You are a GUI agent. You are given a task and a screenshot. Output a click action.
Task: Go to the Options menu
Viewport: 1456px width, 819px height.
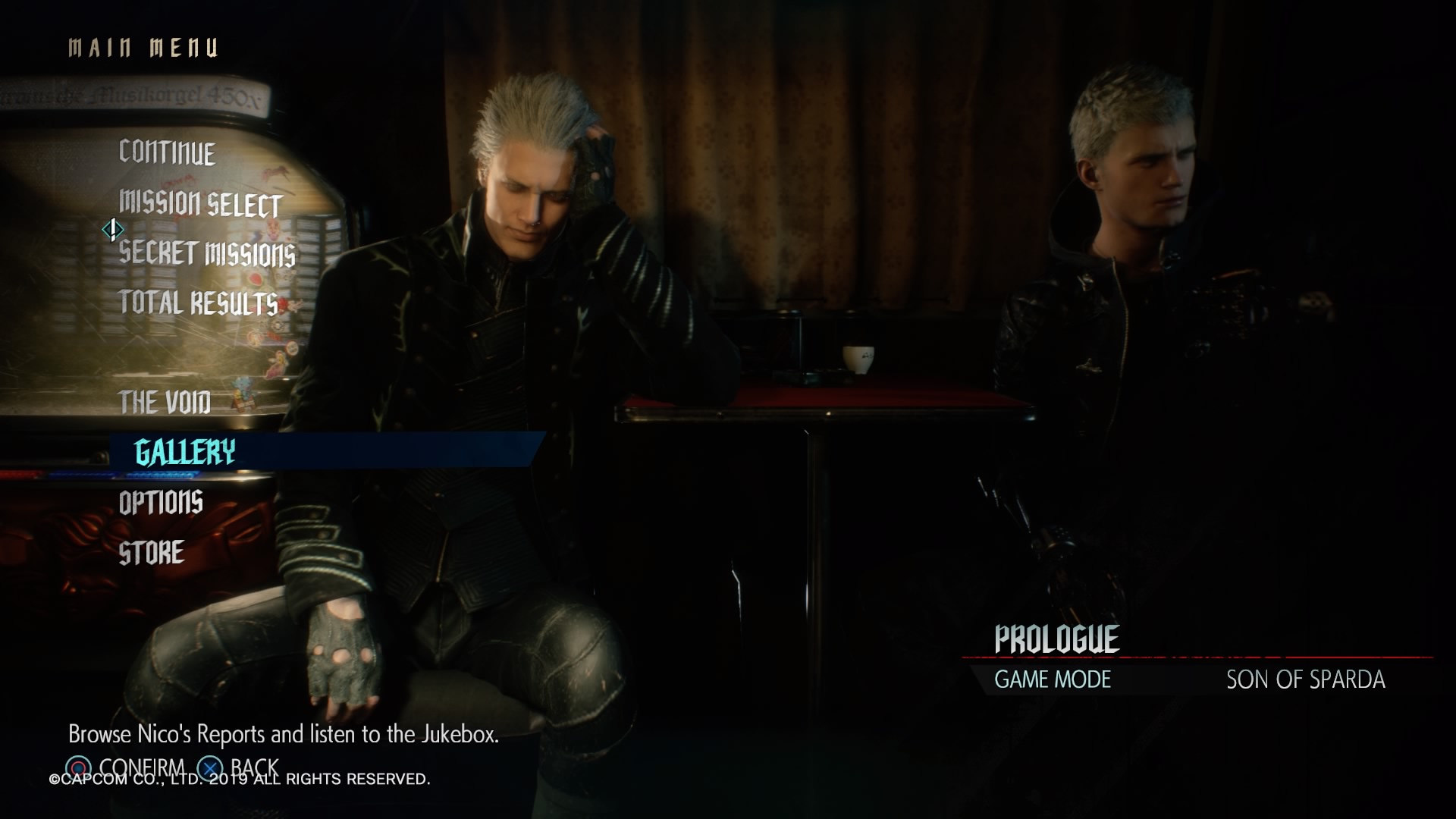click(x=161, y=502)
